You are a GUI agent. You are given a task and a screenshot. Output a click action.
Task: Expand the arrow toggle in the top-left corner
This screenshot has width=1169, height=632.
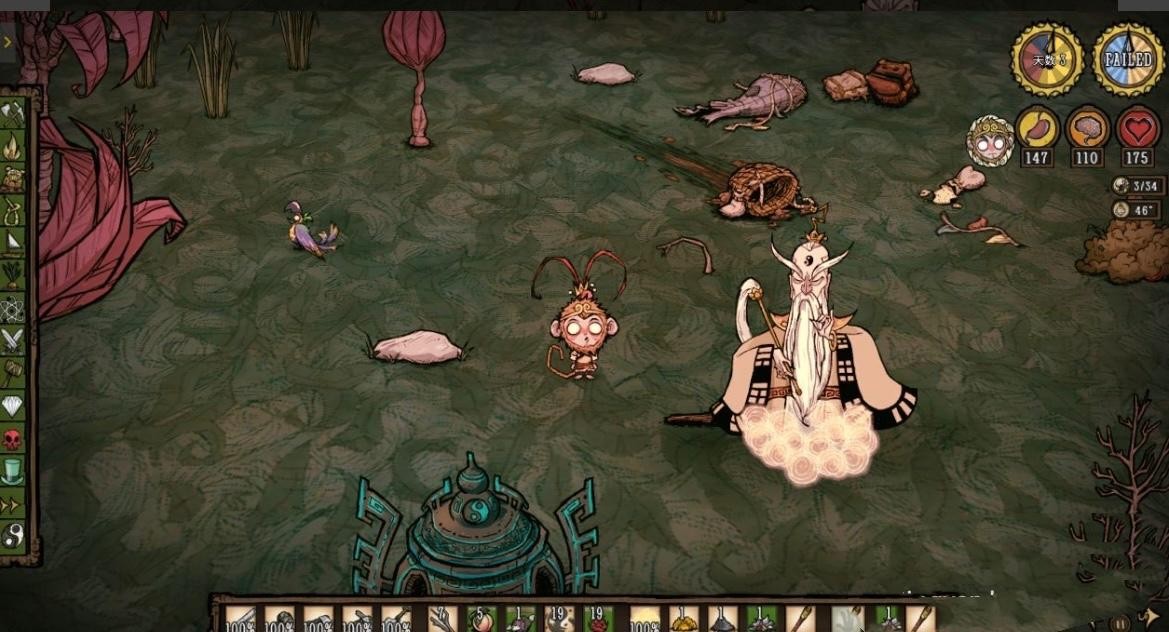[7, 42]
